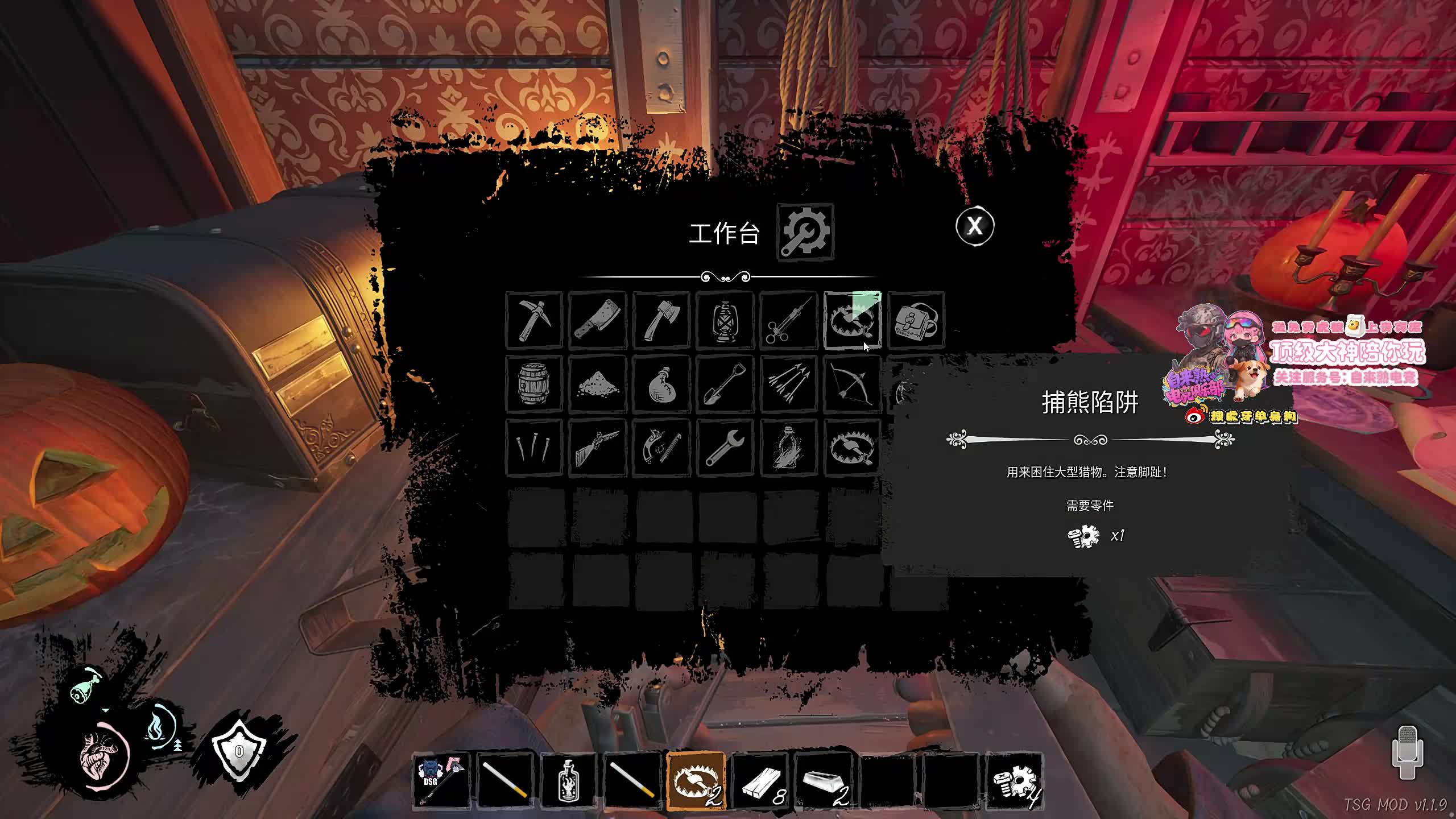The image size is (1456, 819).
Task: Select the lantern recipe
Action: pyautogui.click(x=725, y=320)
